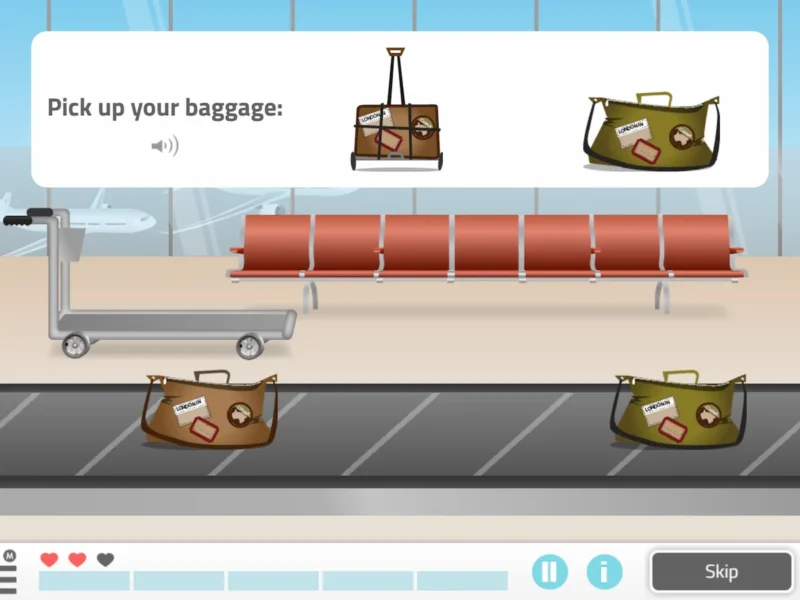Open the hamburger menu icon
This screenshot has width=800, height=600.
click(9, 577)
